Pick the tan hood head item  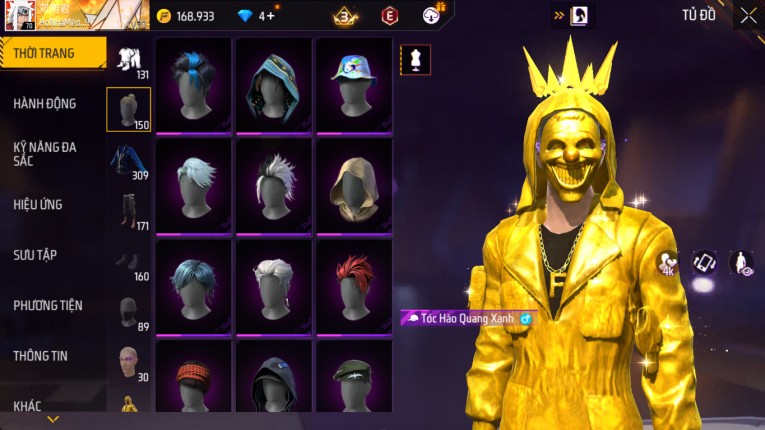(x=354, y=185)
